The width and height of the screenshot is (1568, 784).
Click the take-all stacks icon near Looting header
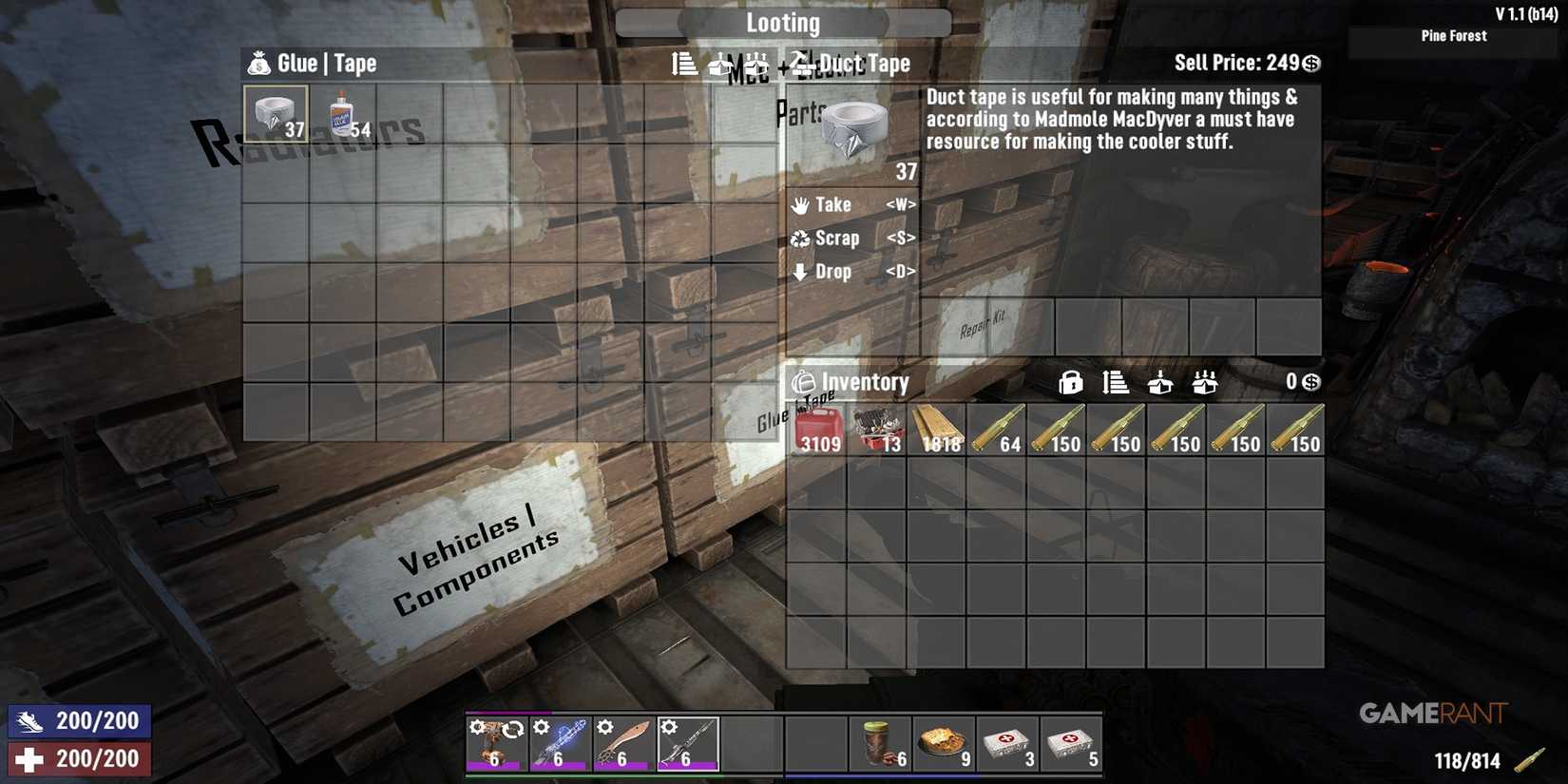coord(755,64)
